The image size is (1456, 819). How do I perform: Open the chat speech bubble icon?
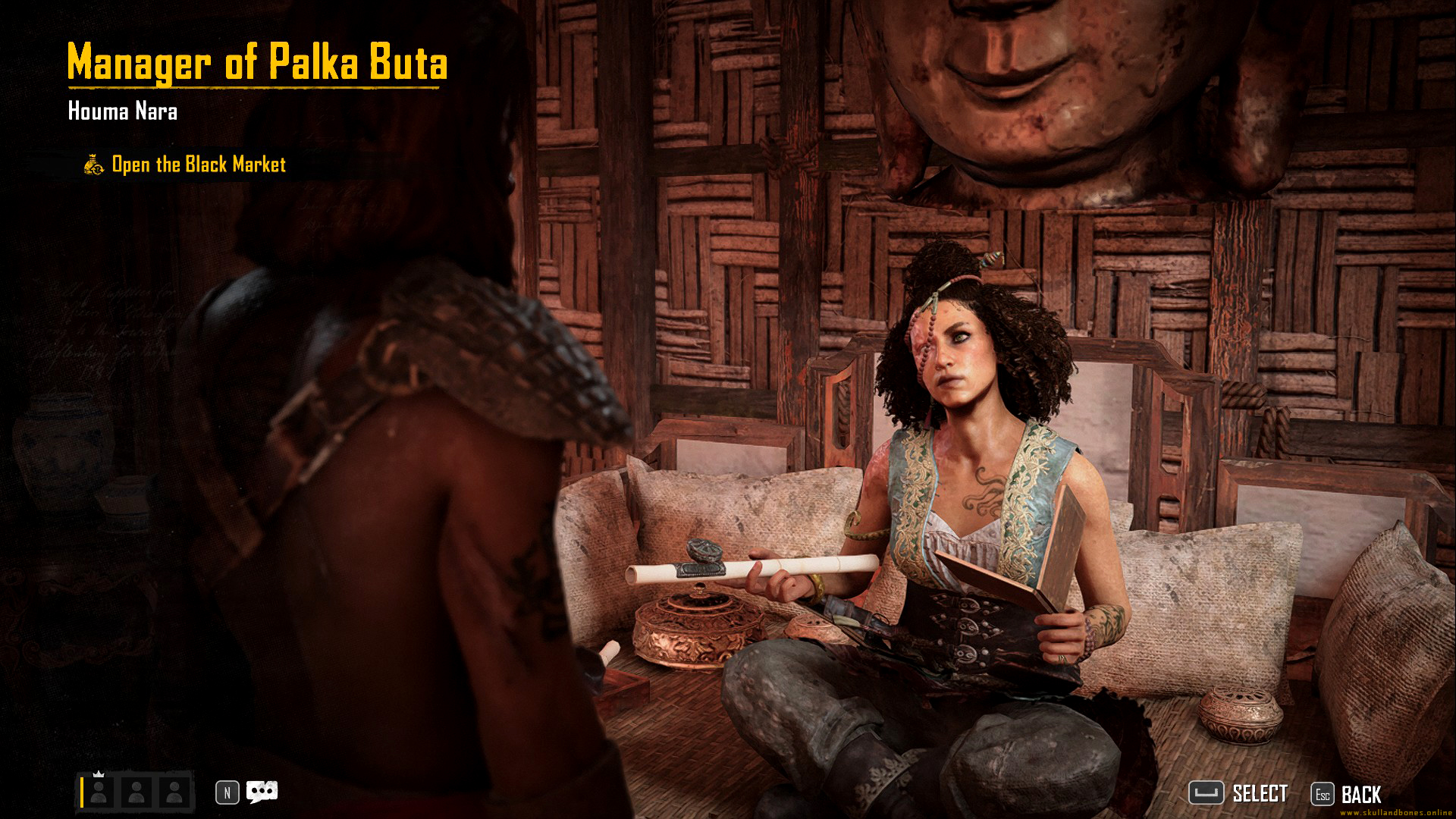(x=262, y=792)
